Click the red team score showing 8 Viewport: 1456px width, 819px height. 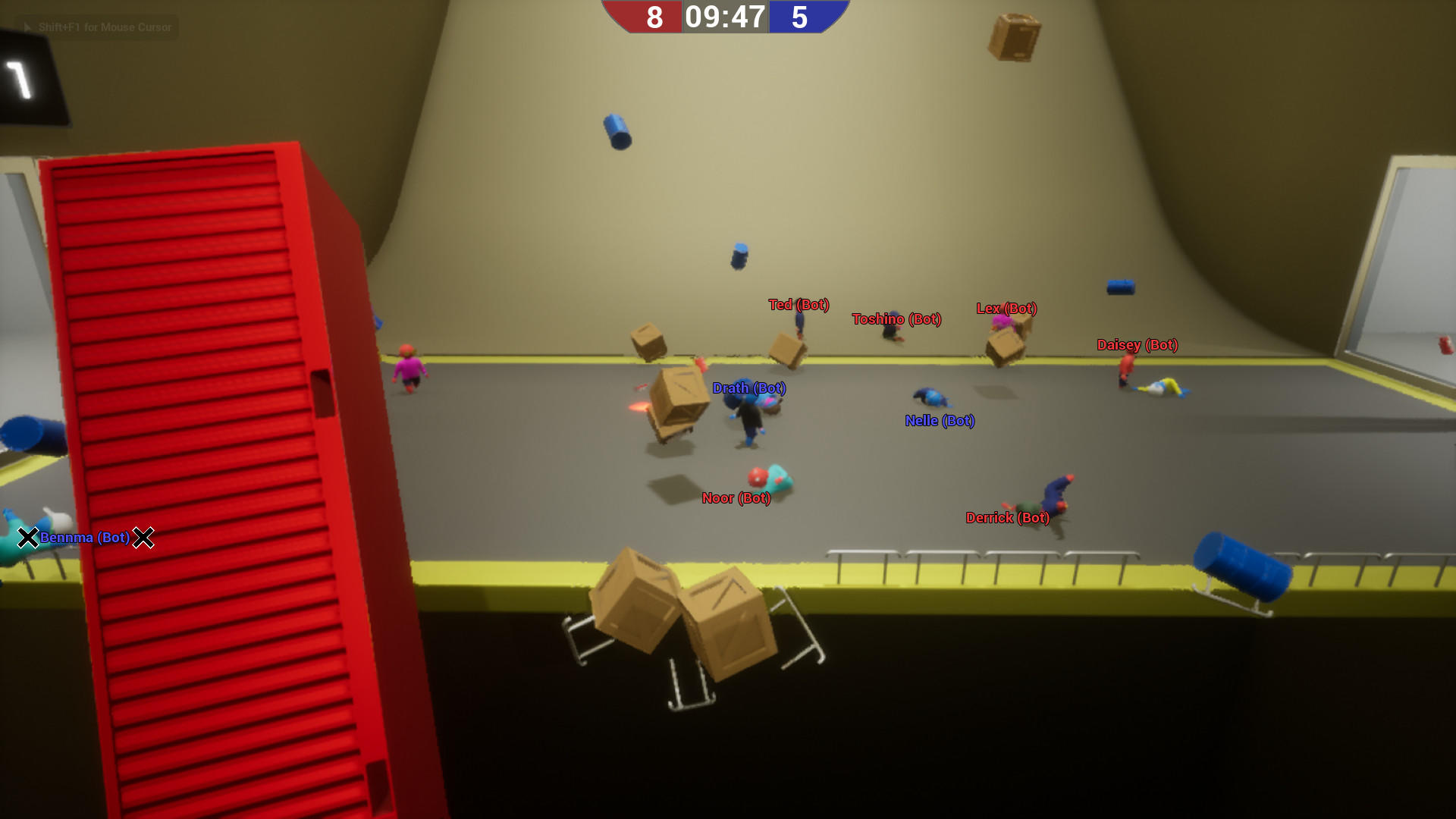pyautogui.click(x=654, y=17)
